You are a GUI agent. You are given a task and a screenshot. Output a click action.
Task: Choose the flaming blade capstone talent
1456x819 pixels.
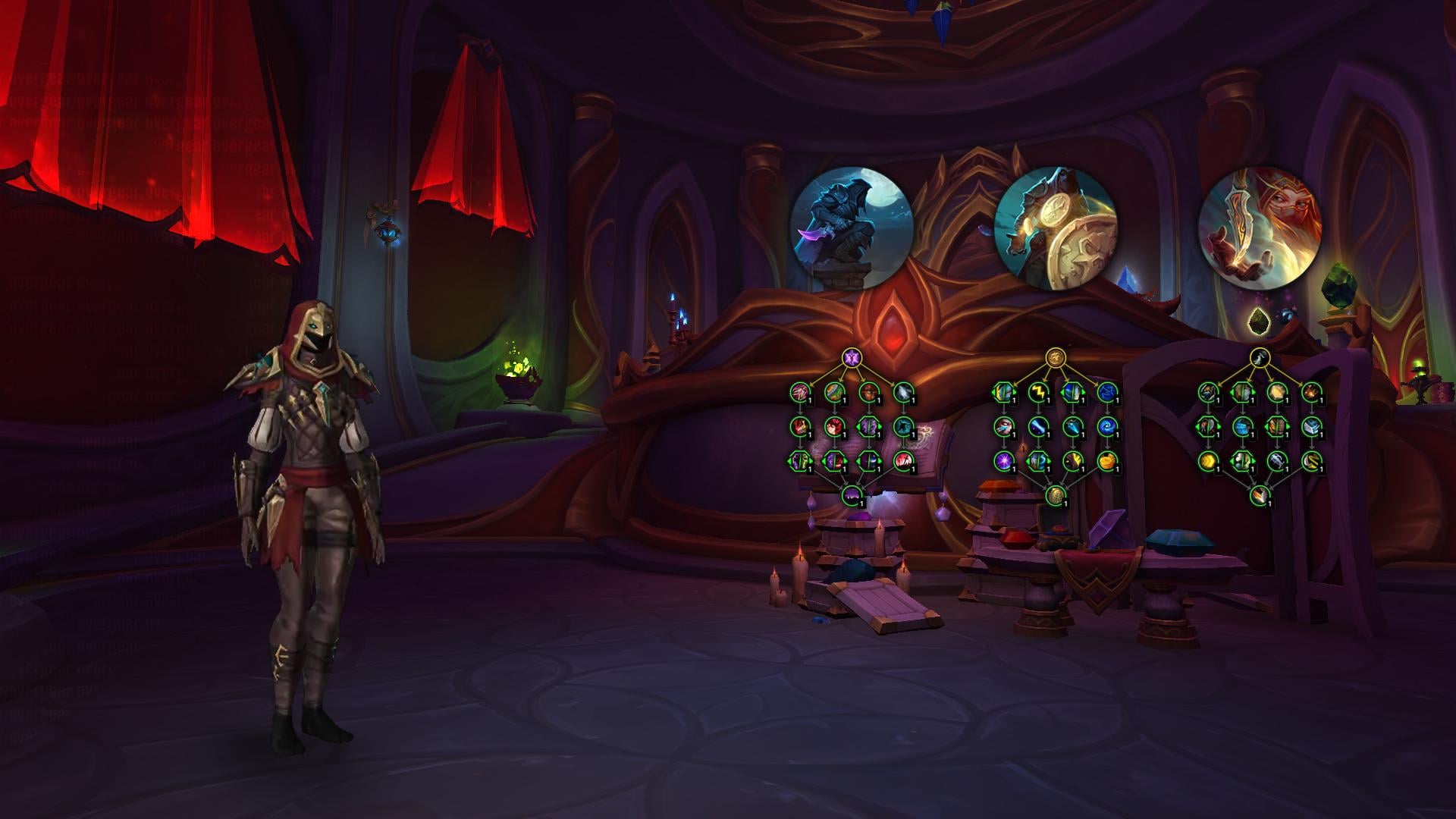(x=1260, y=495)
